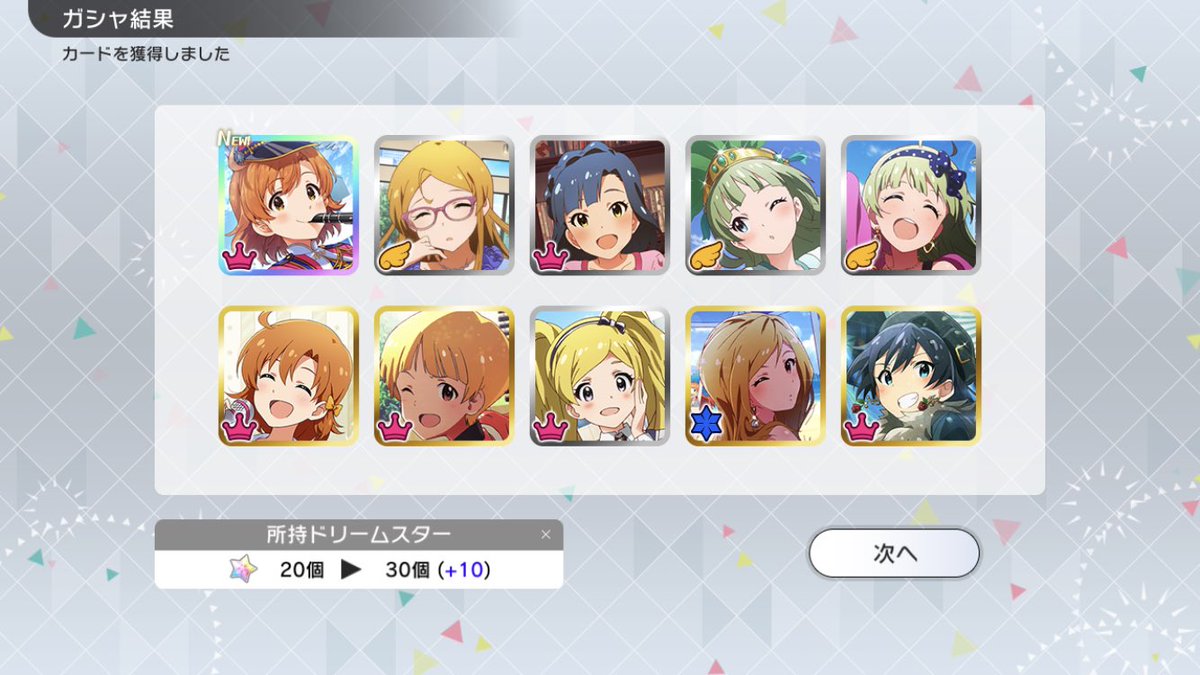View the grinning dark-haired girl card in hat
1200x675 pixels.
click(911, 376)
